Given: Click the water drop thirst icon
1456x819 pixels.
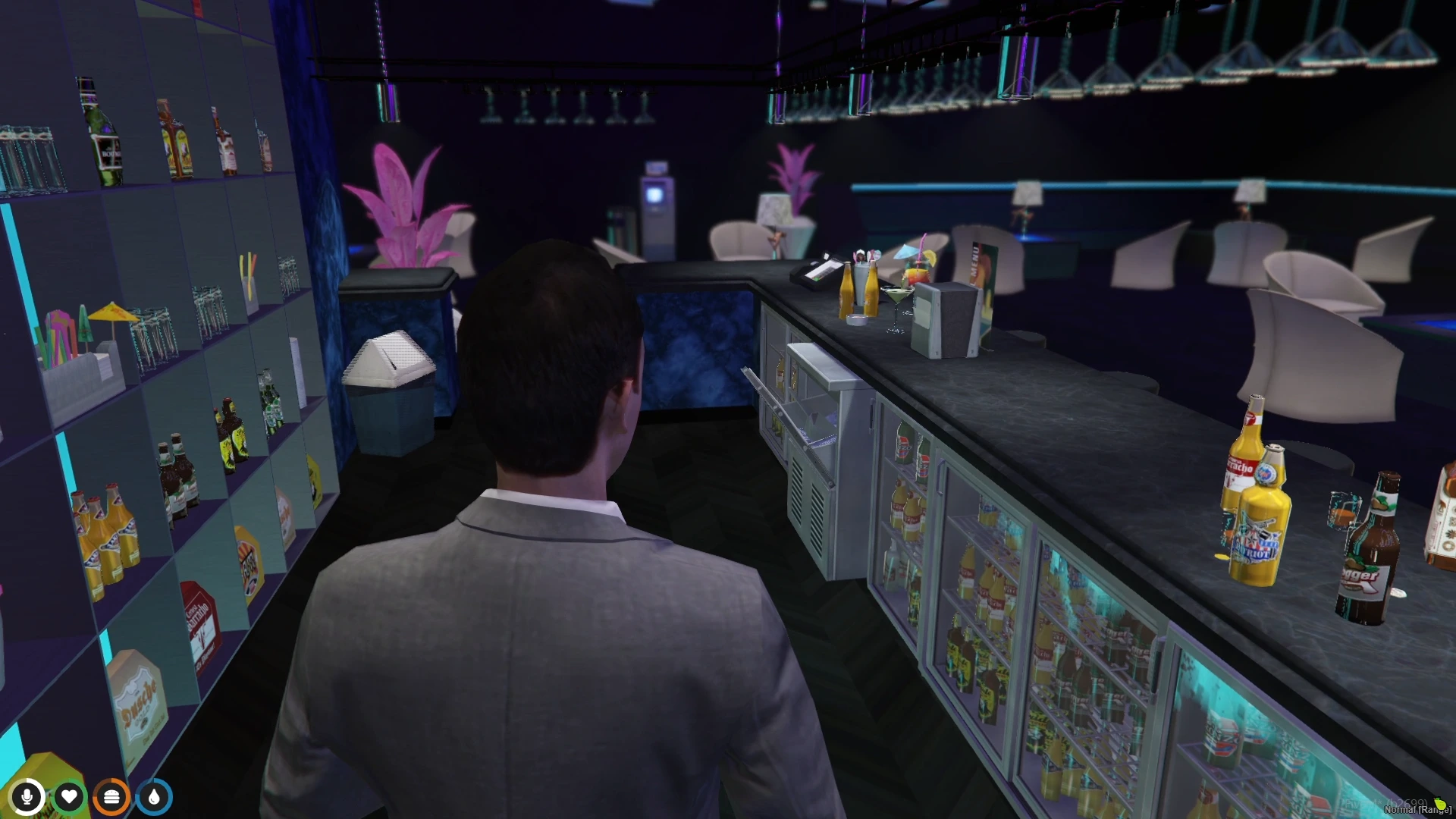Looking at the screenshot, I should pos(154,797).
